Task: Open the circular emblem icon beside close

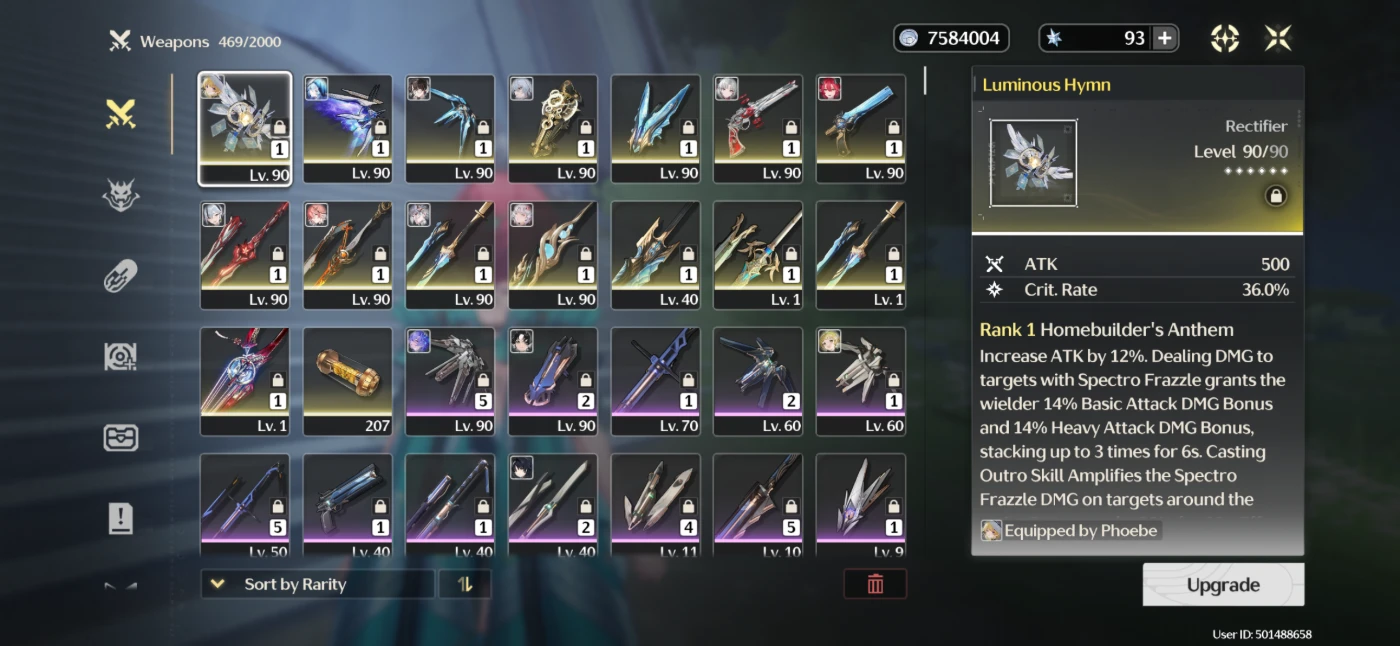Action: pyautogui.click(x=1225, y=38)
